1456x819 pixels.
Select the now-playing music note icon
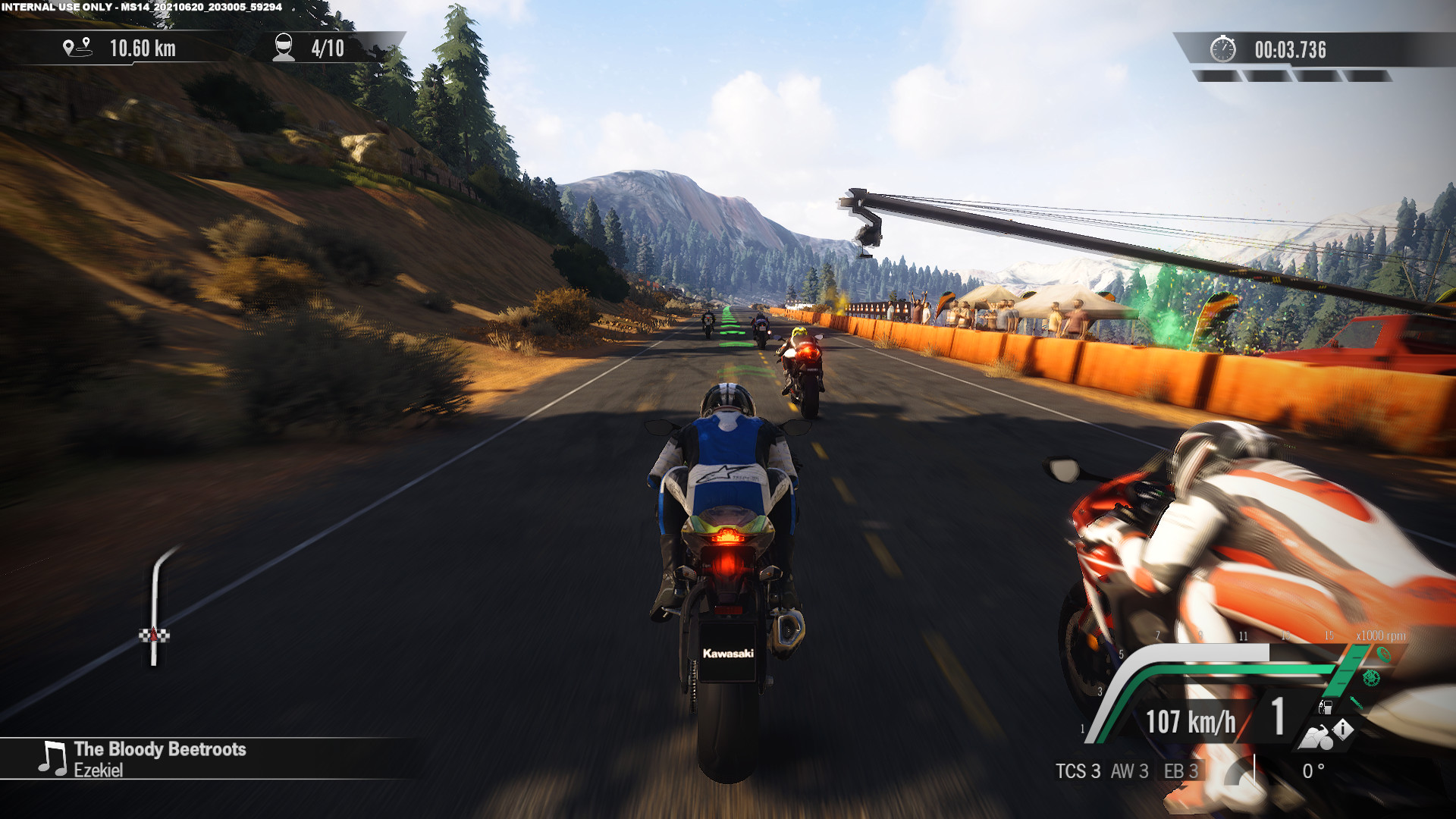pos(52,758)
